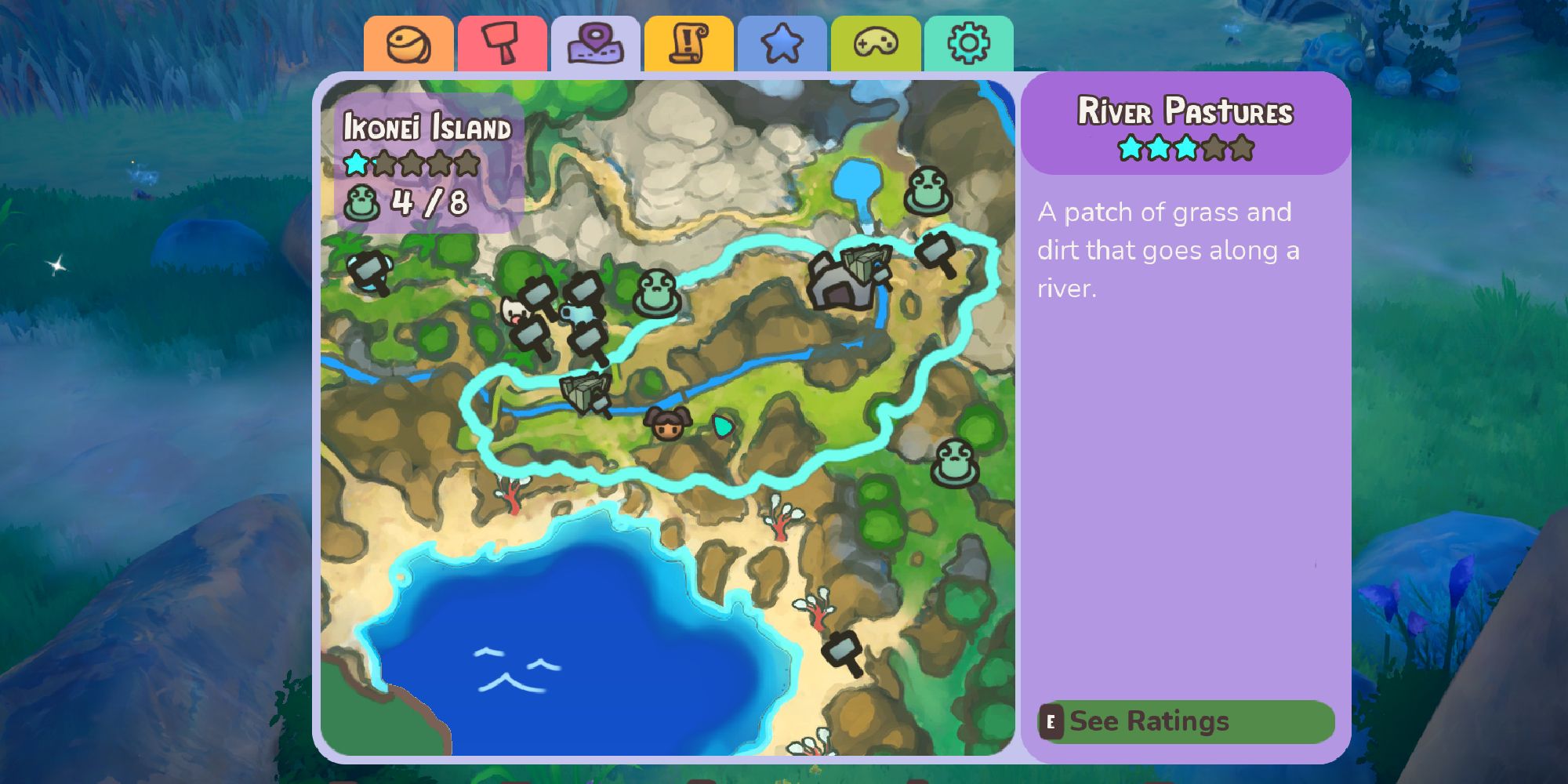Select the purple map pin tab
Image resolution: width=1568 pixels, height=784 pixels.
[x=595, y=45]
